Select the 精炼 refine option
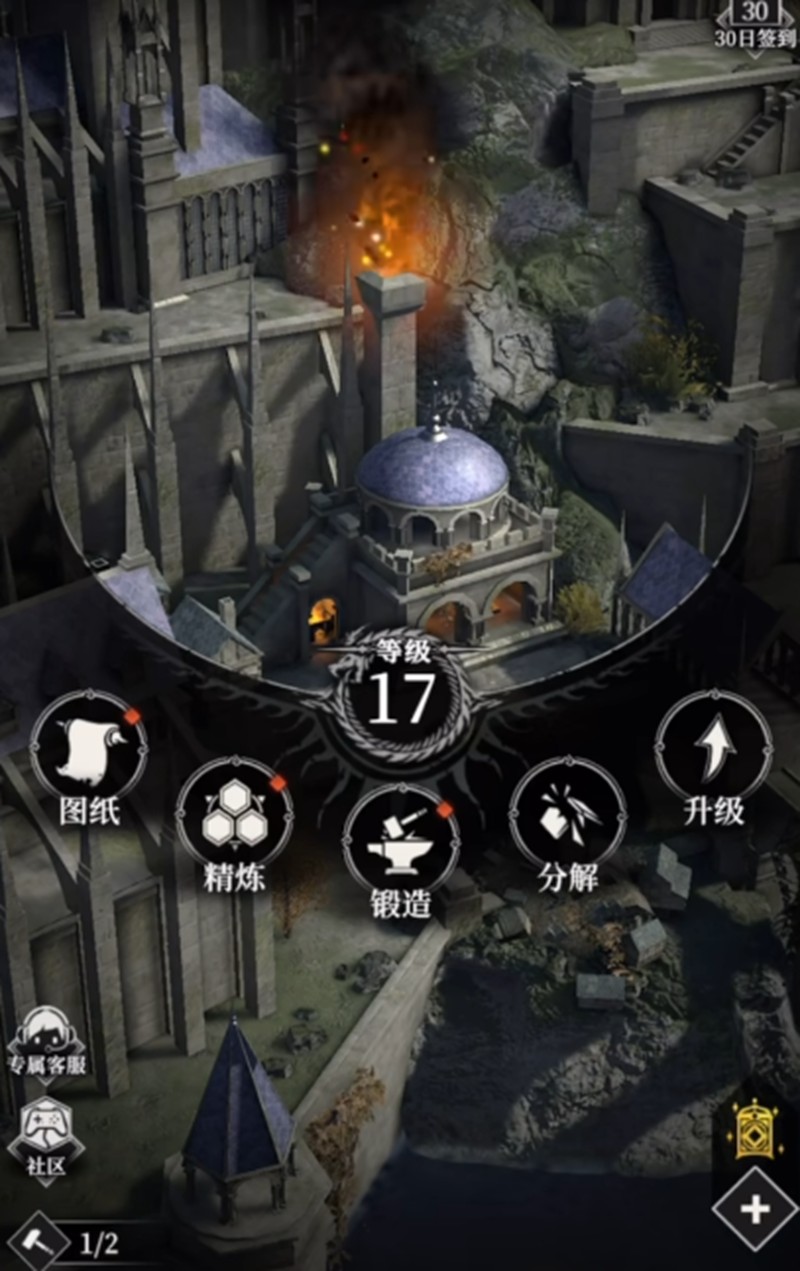Viewport: 800px width, 1271px height. 234,814
